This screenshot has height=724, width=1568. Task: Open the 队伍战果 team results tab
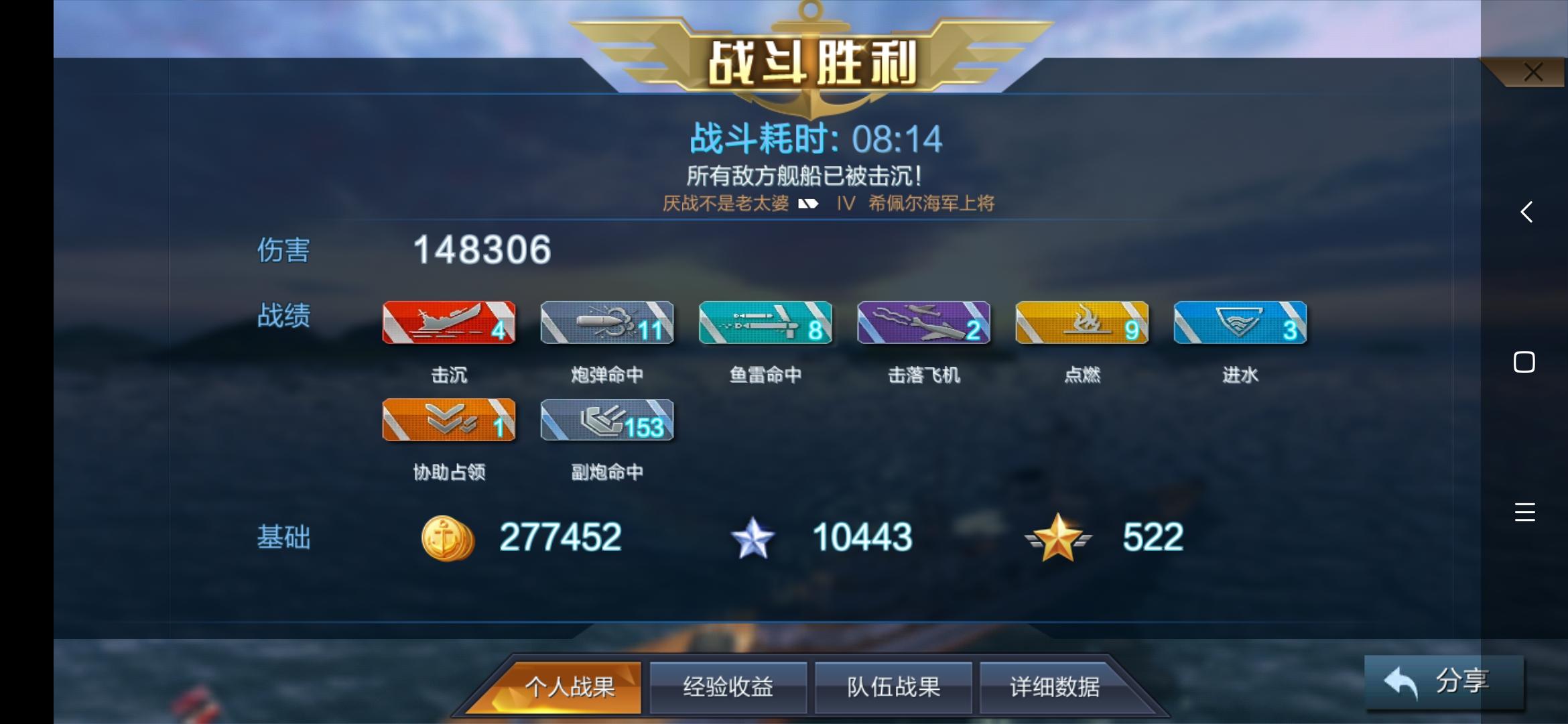tap(893, 686)
